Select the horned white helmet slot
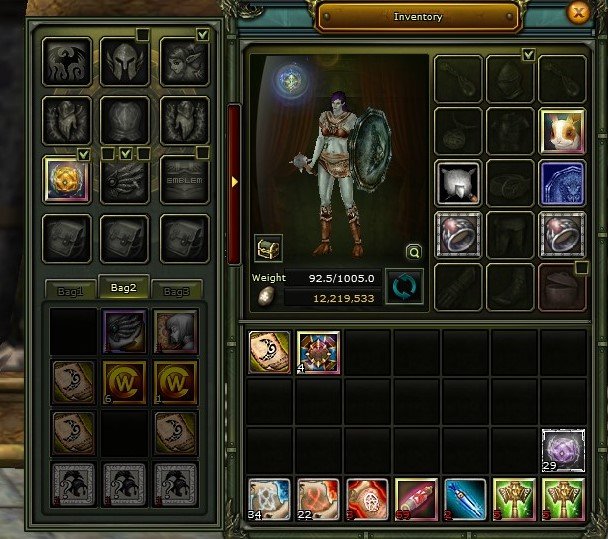 point(458,184)
